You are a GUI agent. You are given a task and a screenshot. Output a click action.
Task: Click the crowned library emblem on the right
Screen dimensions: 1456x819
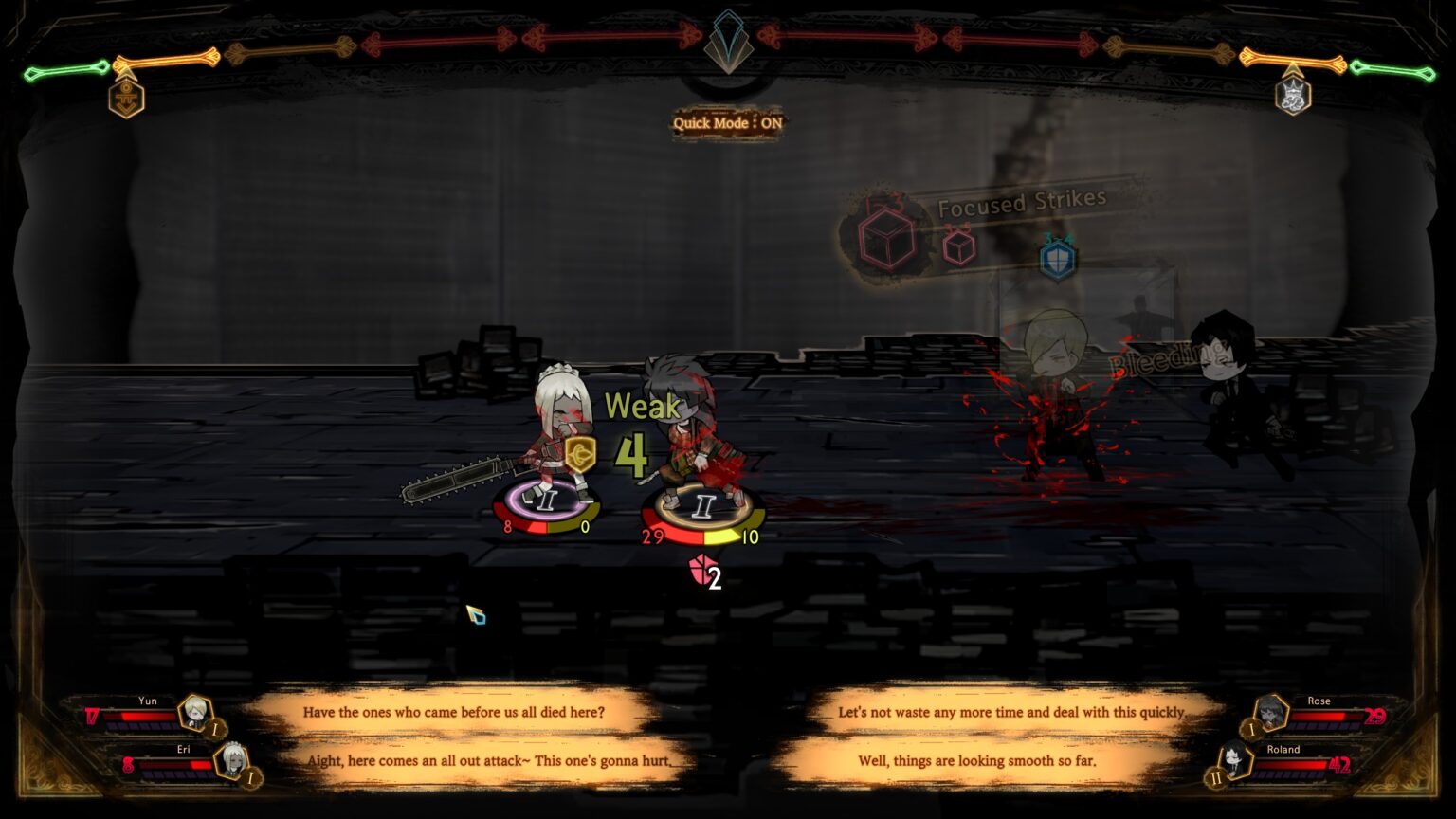coord(1293,95)
